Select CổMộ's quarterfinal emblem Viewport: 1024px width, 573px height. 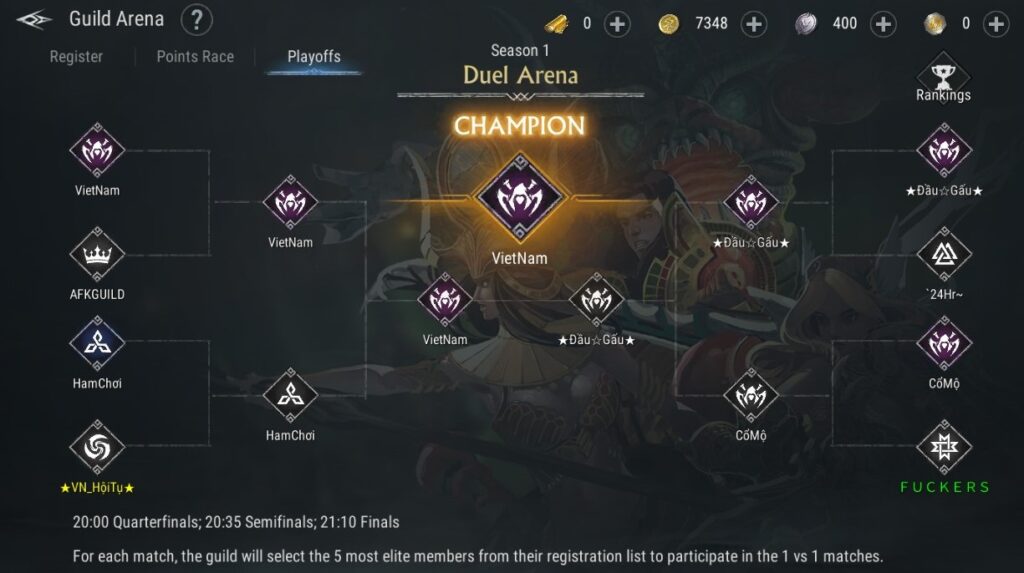point(943,343)
